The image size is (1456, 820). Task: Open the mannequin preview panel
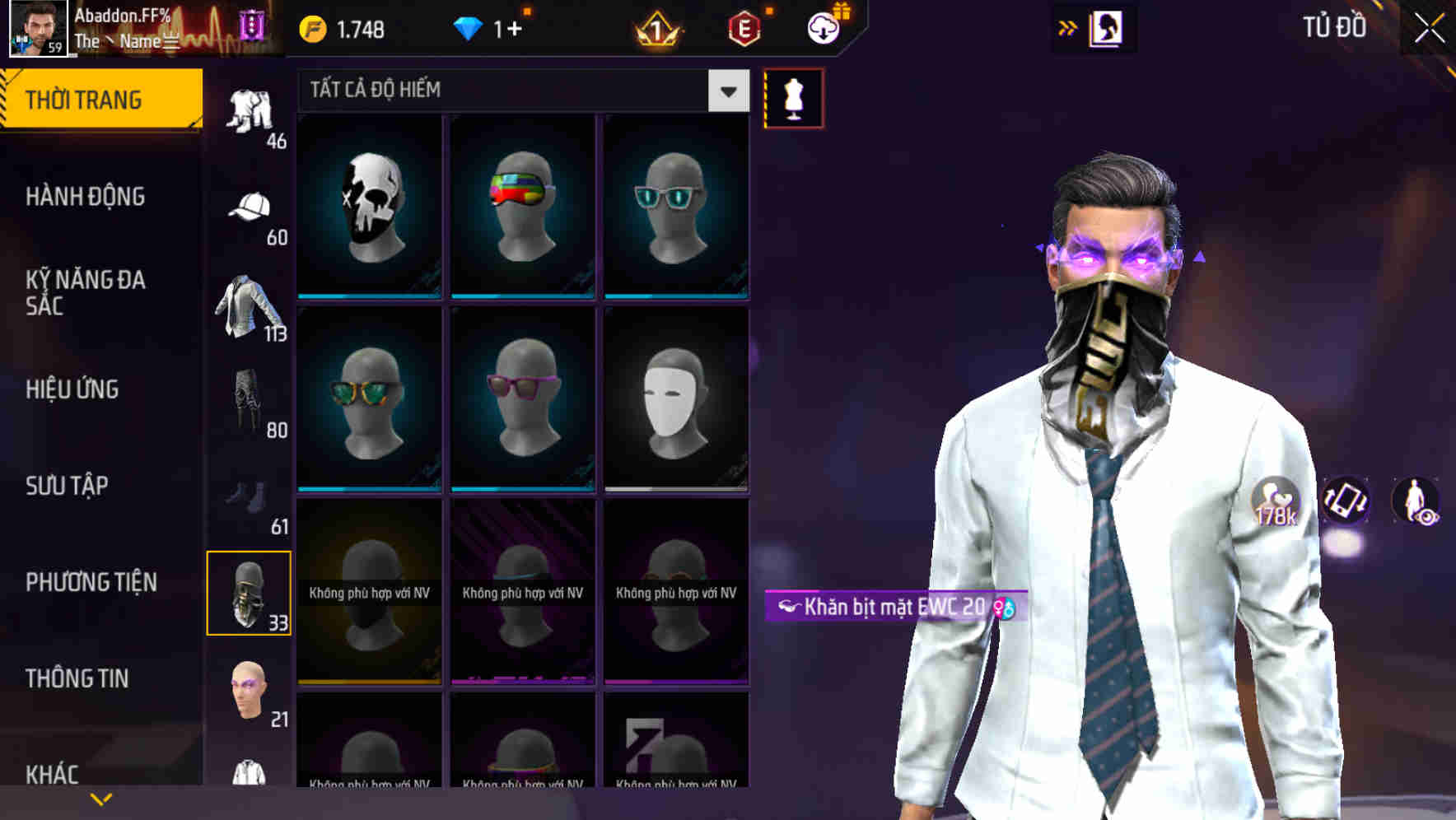point(793,97)
